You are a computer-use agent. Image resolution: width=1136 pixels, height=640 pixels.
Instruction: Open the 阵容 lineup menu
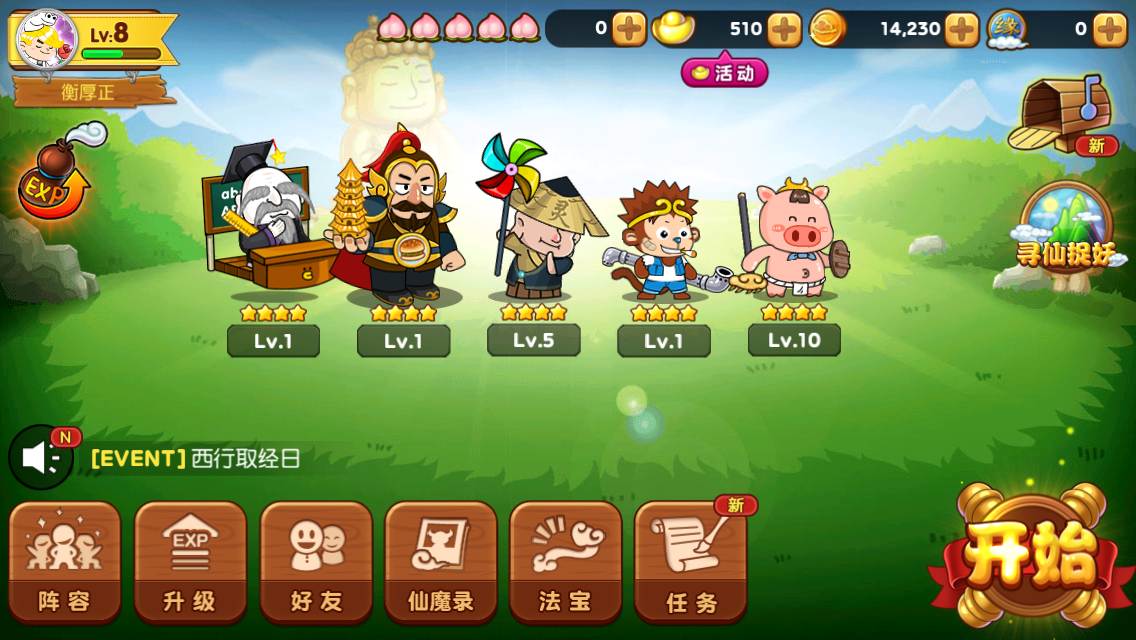pyautogui.click(x=65, y=561)
